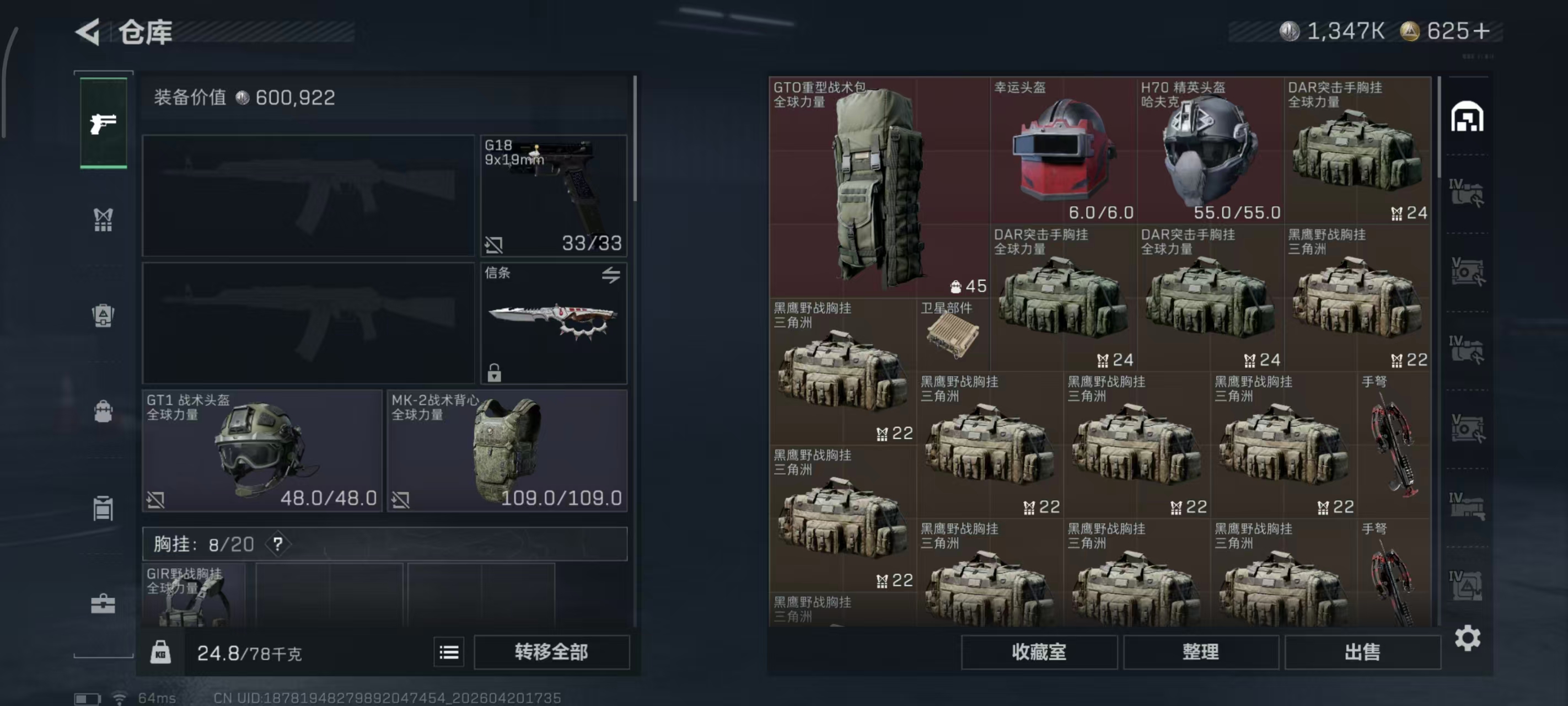Sort the stash with 整理
1568x706 pixels.
(1200, 652)
